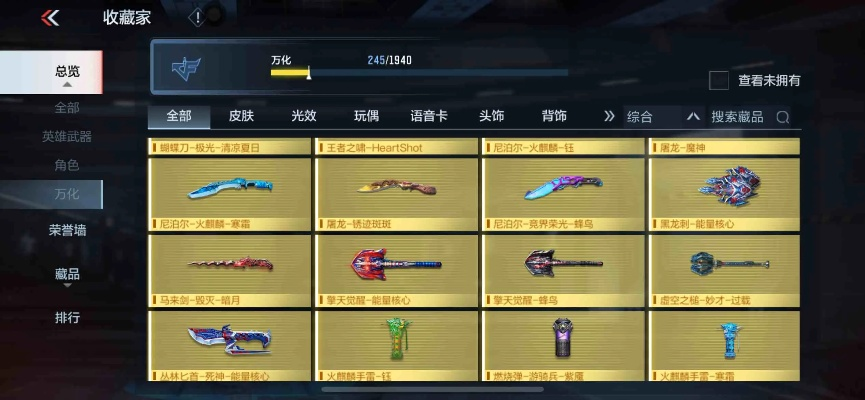Viewport: 865px width, 400px height.
Task: Show the 玩偶 category tab
Action: (x=367, y=116)
